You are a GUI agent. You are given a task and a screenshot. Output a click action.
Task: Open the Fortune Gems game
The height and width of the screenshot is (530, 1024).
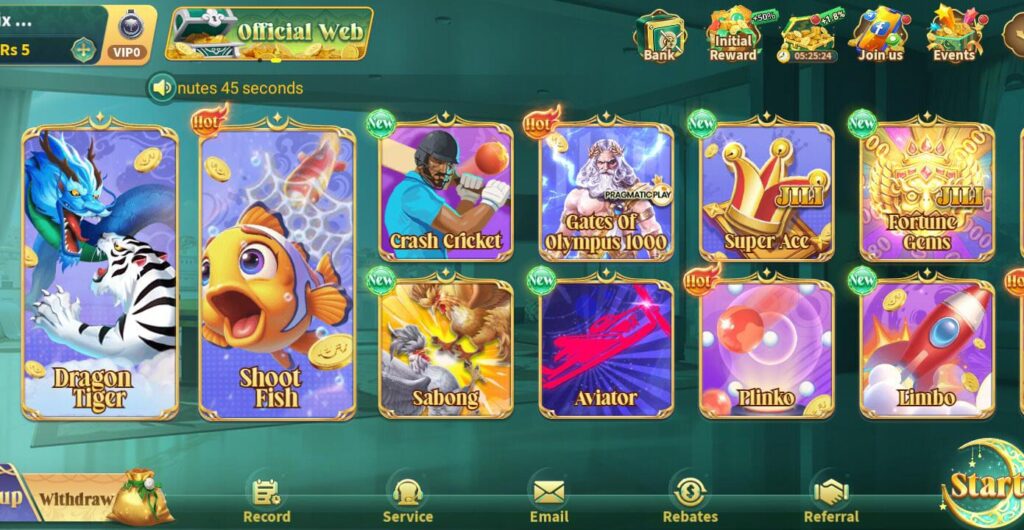pos(926,192)
